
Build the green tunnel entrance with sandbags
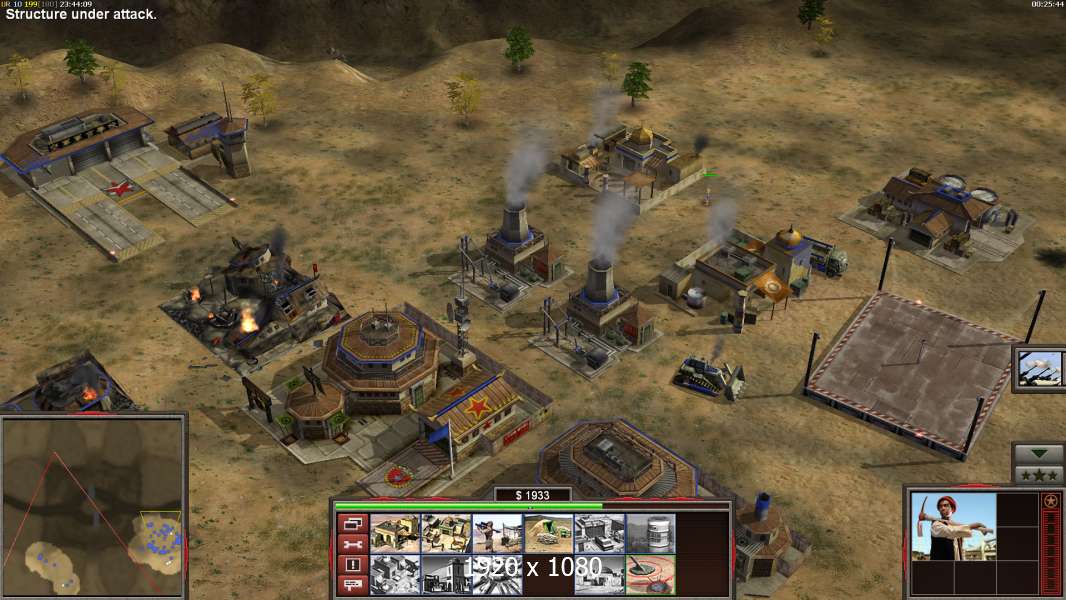click(x=548, y=533)
